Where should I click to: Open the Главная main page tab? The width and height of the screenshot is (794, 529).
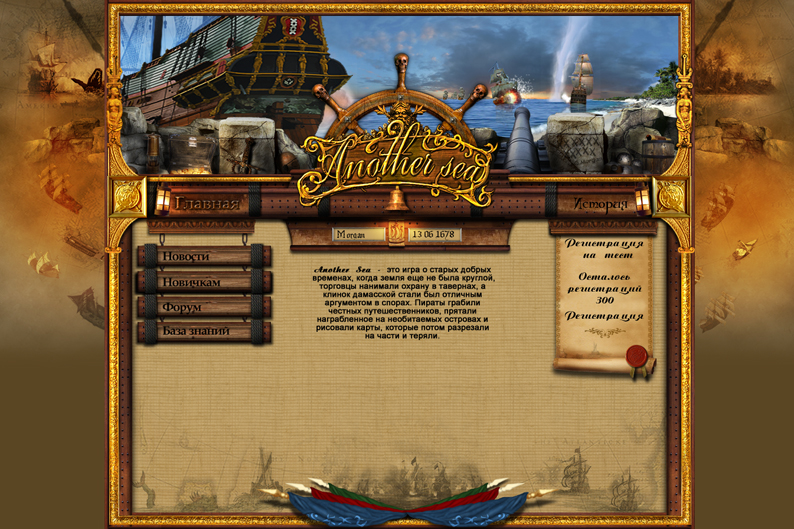pyautogui.click(x=208, y=204)
